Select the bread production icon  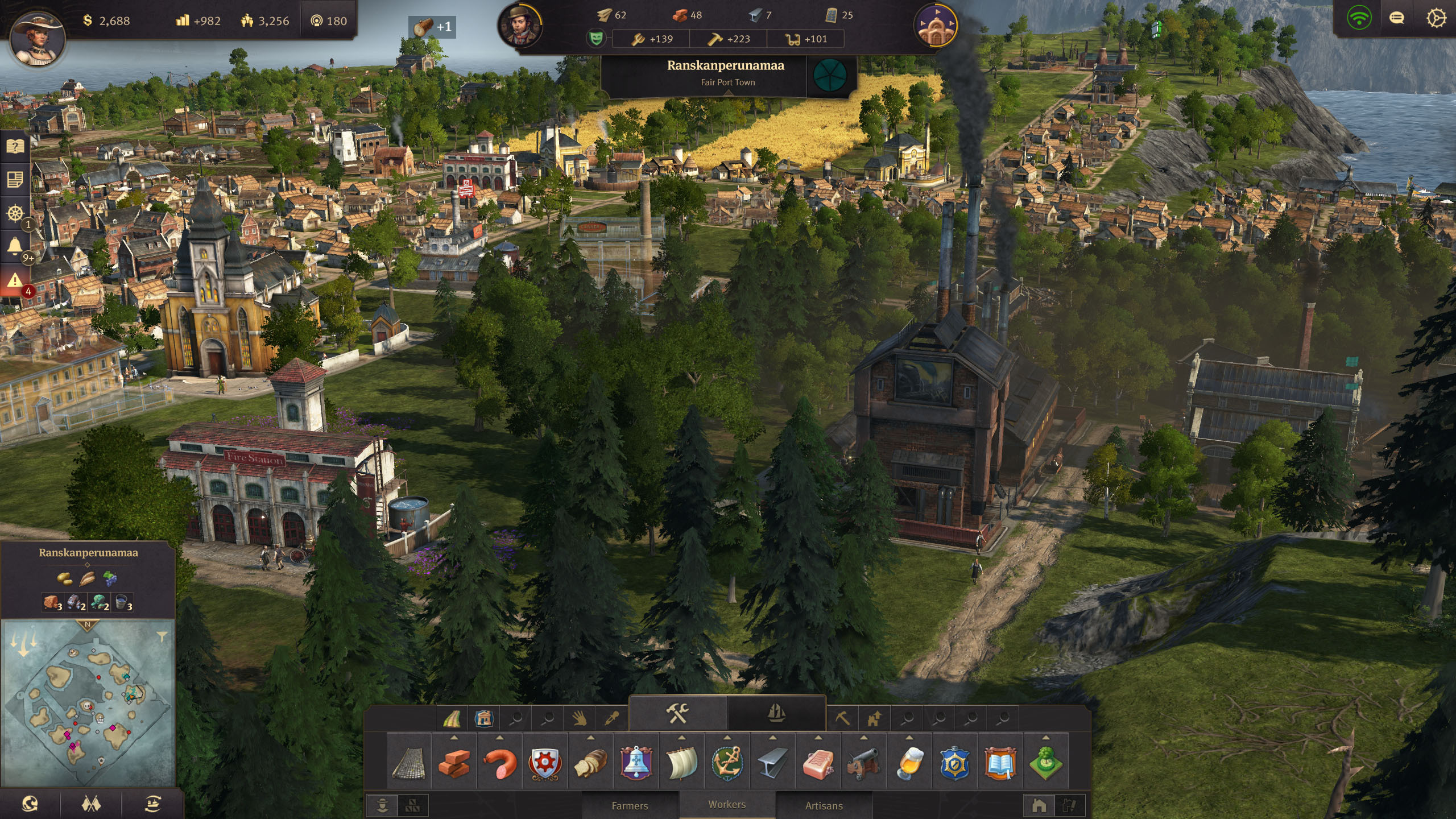(x=590, y=763)
